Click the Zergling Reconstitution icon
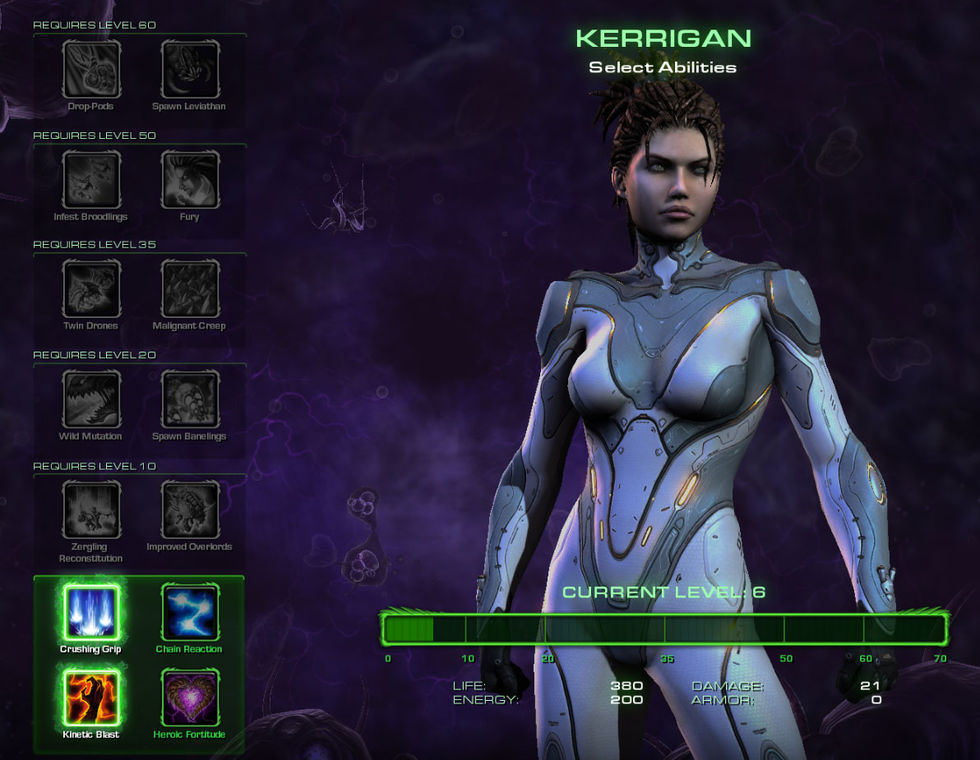The image size is (980, 760). tap(91, 509)
